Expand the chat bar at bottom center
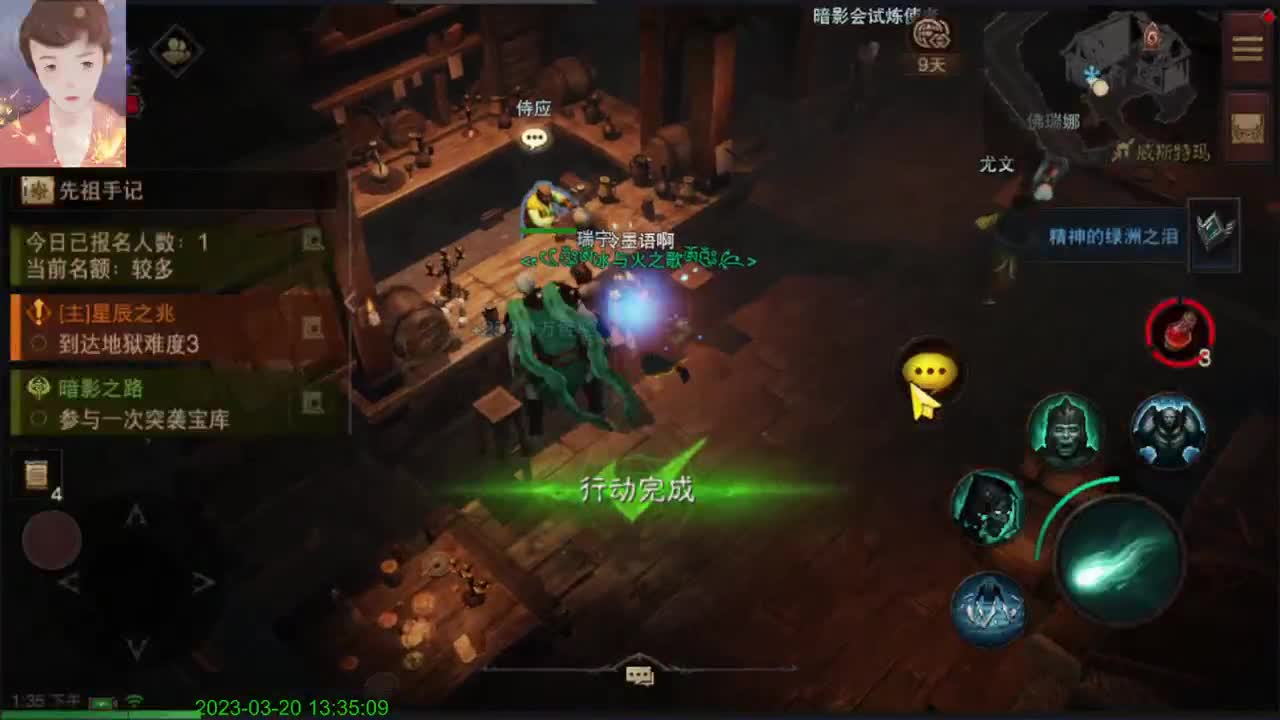This screenshot has width=1280, height=720. tap(637, 677)
